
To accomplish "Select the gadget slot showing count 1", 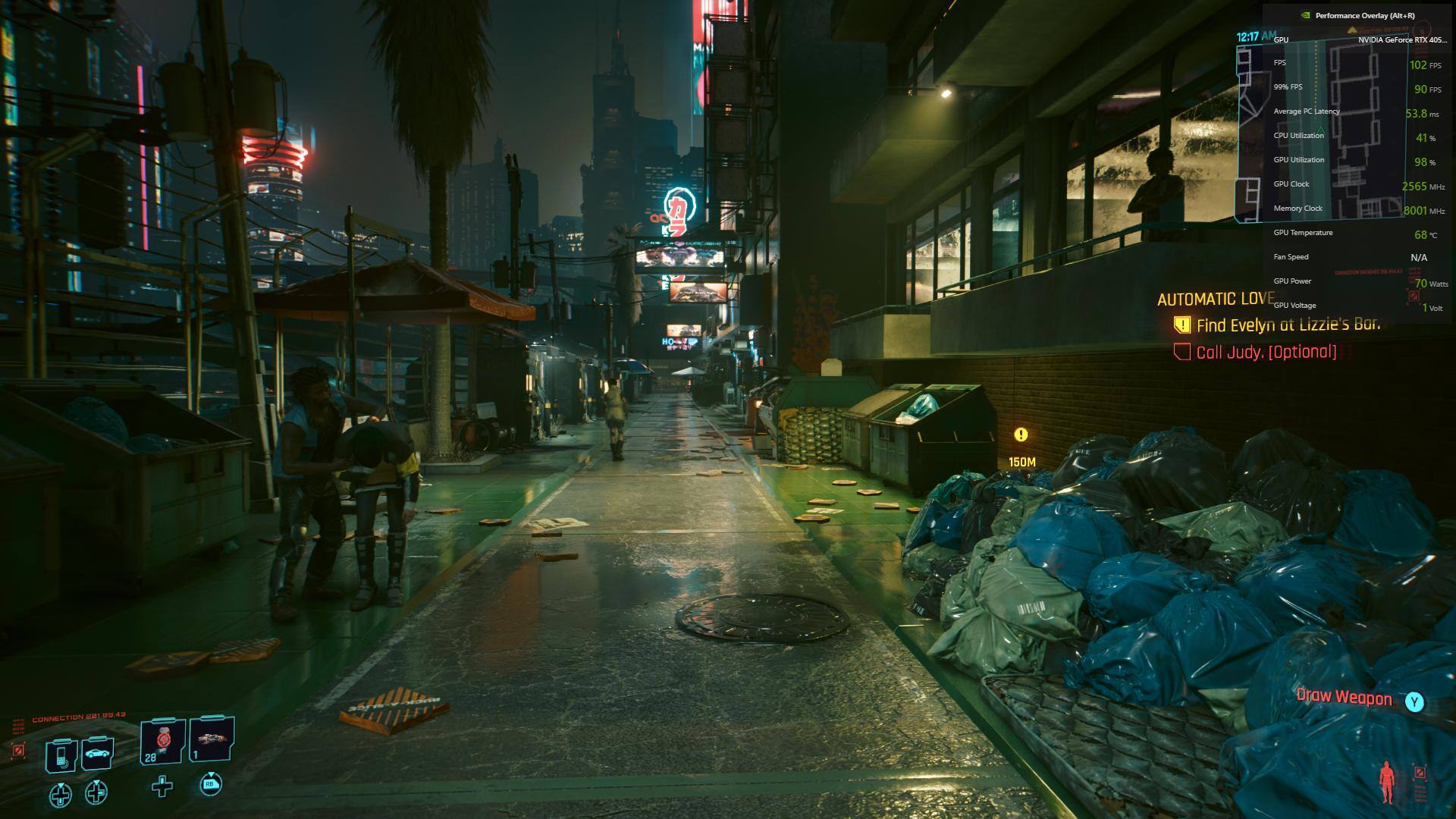I will tap(212, 739).
